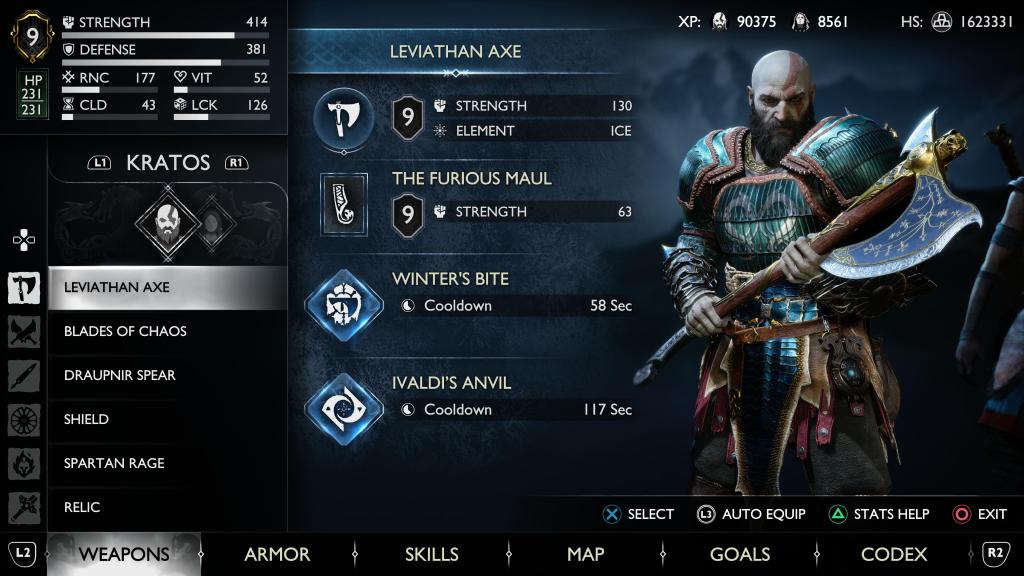1024x576 pixels.
Task: Click the Weapons tab
Action: tap(124, 554)
